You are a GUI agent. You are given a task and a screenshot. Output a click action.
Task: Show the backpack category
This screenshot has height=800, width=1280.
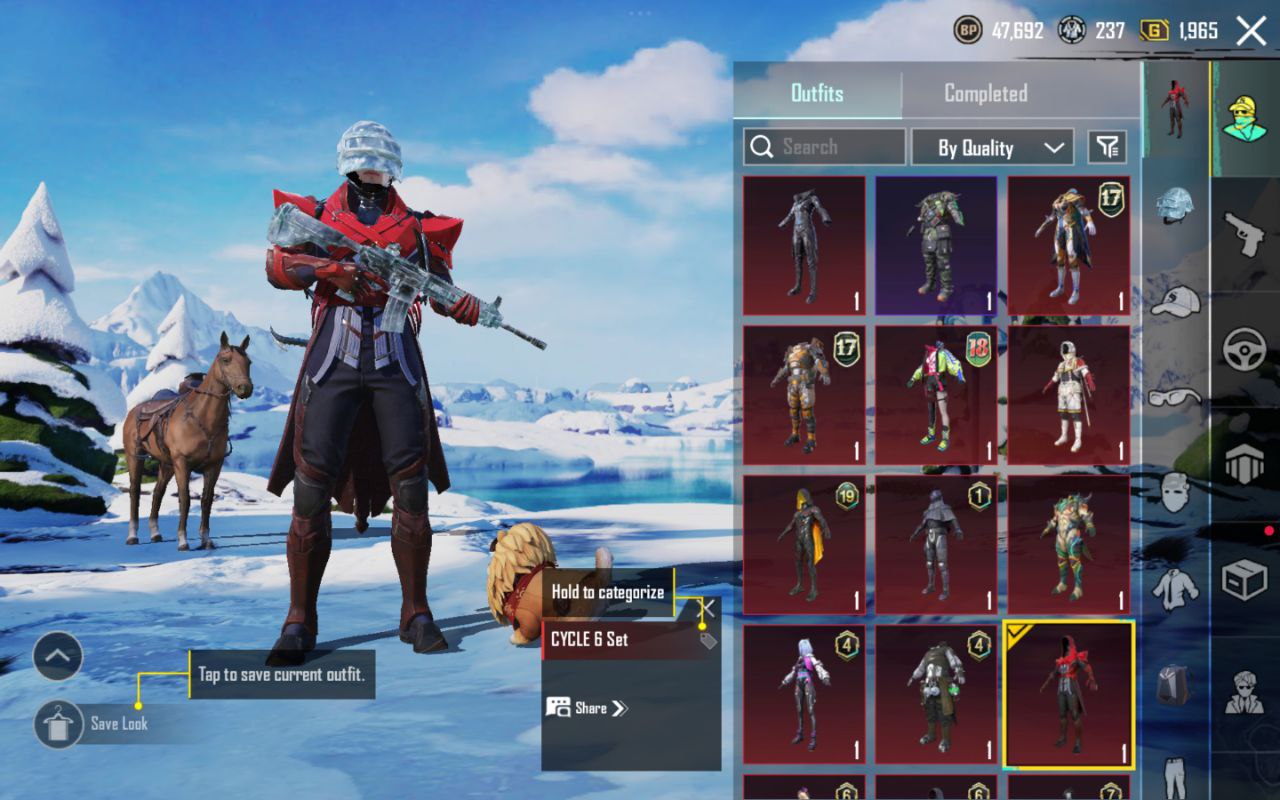click(x=1175, y=685)
